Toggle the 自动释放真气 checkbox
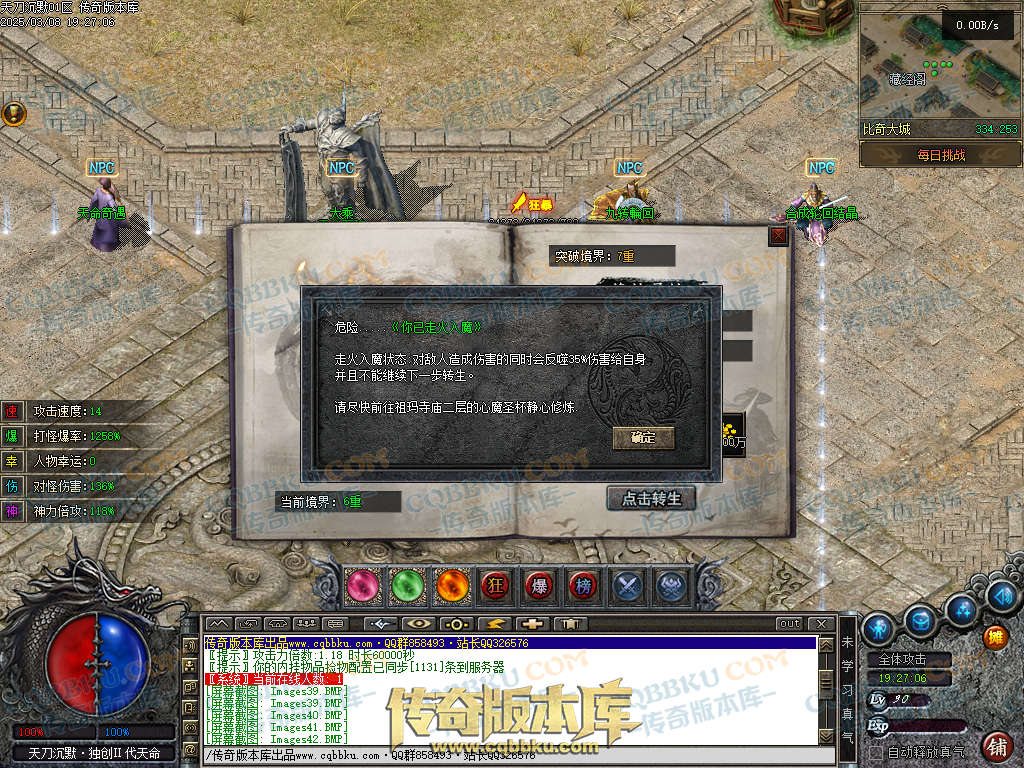 [876, 751]
